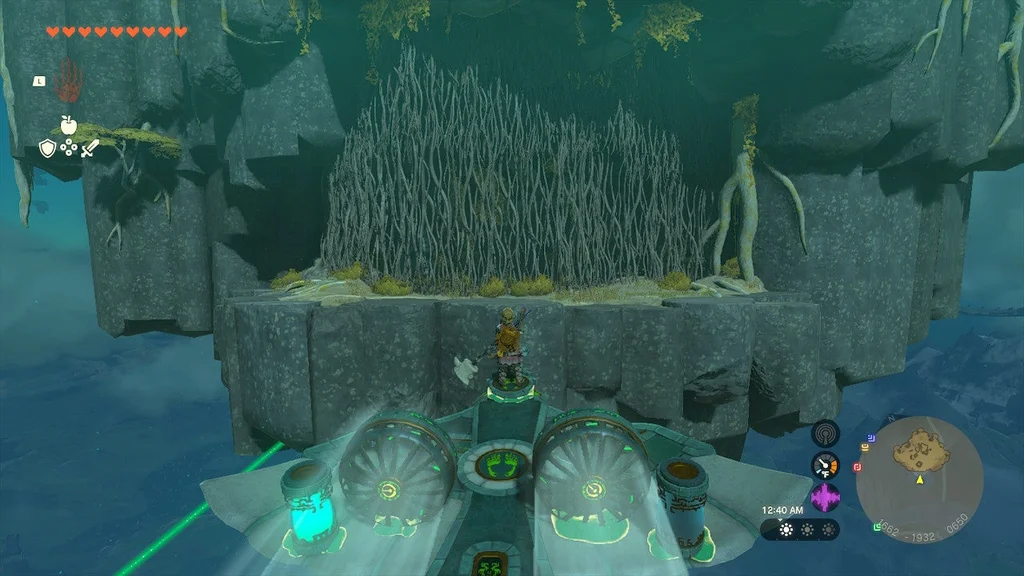The image size is (1024, 576).
Task: Click the Sheikah sensor signal icon
Action: [x=825, y=433]
